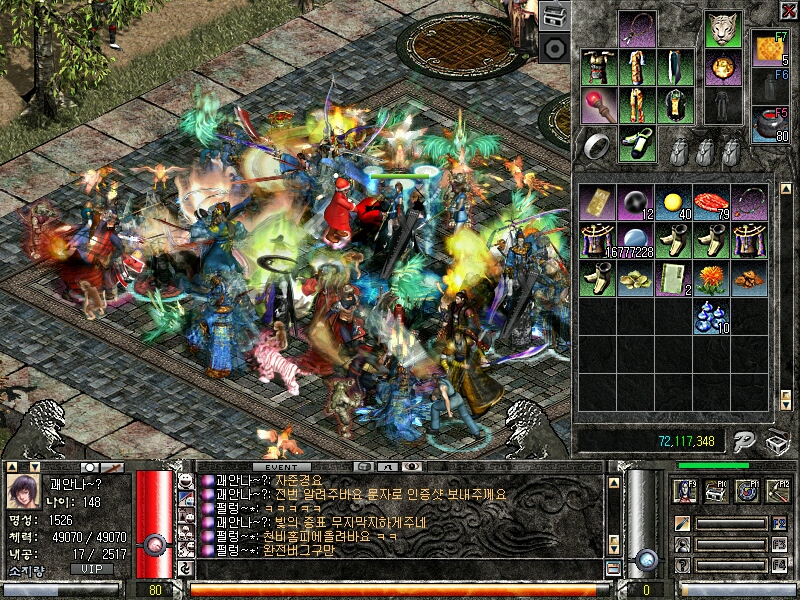This screenshot has height=600, width=800.
Task: Open the F10 chest shortcut
Action: 716,490
